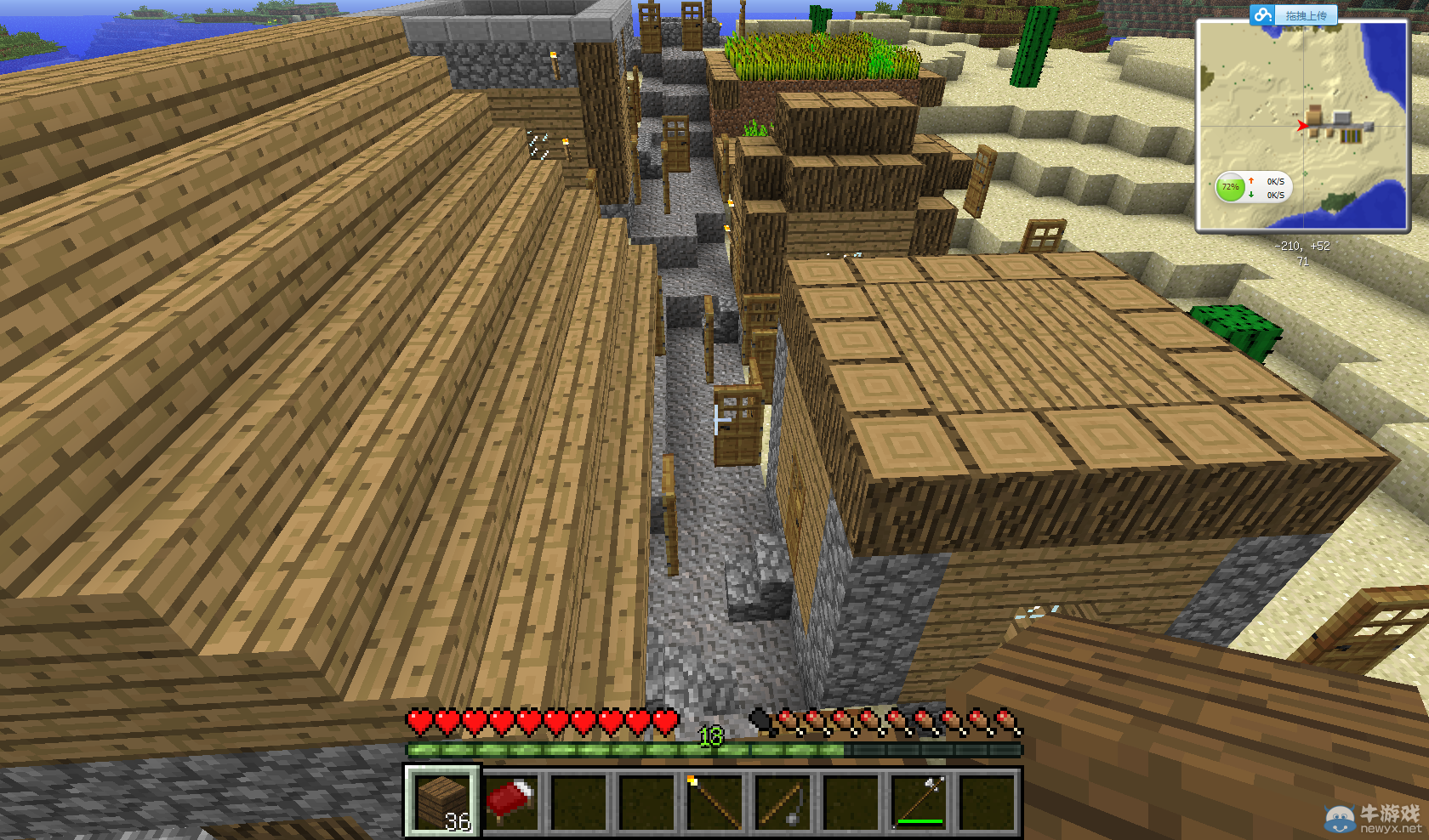1429x840 pixels.
Task: Click the 拖拽上传 cloud upload button
Action: tap(1294, 15)
